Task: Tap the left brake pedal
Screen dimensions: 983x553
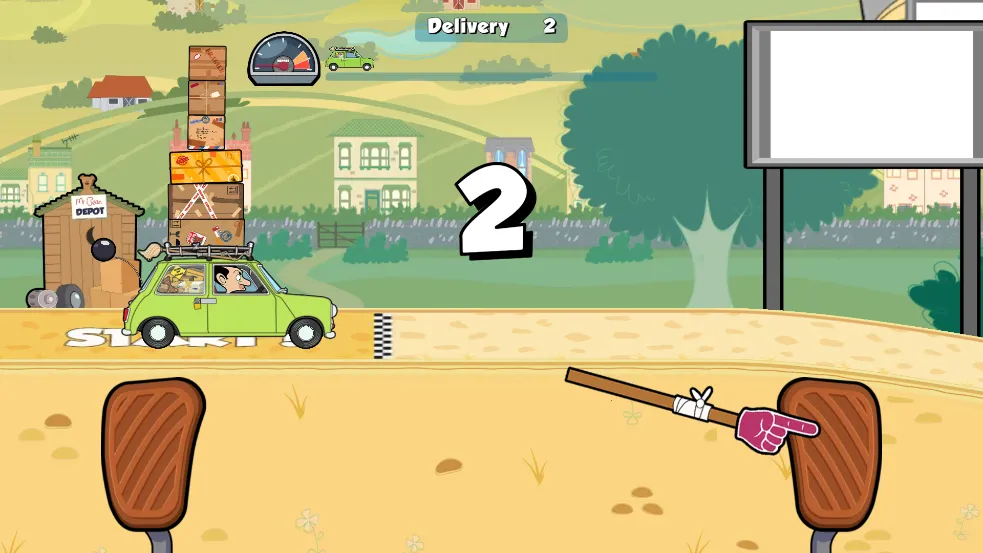Action: [x=151, y=455]
